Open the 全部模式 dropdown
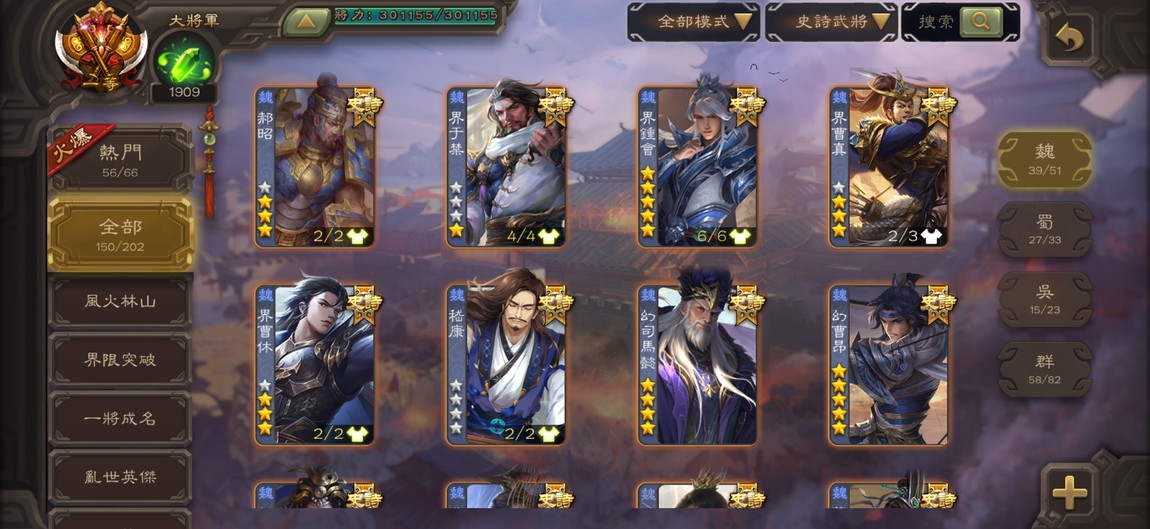Screen dimensions: 1150x529 point(693,22)
